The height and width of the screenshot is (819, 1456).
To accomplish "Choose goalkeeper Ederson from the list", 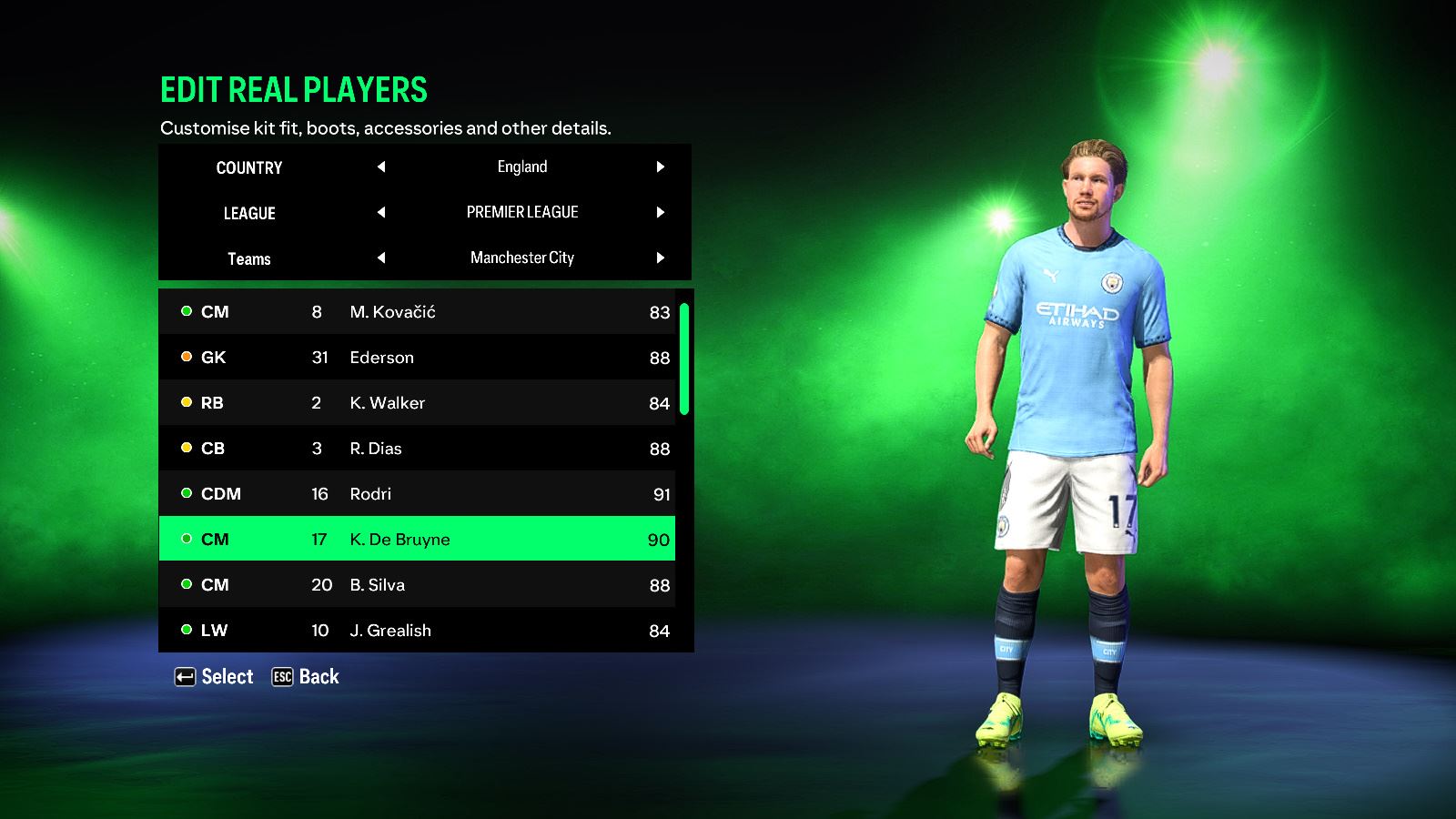I will tap(417, 358).
